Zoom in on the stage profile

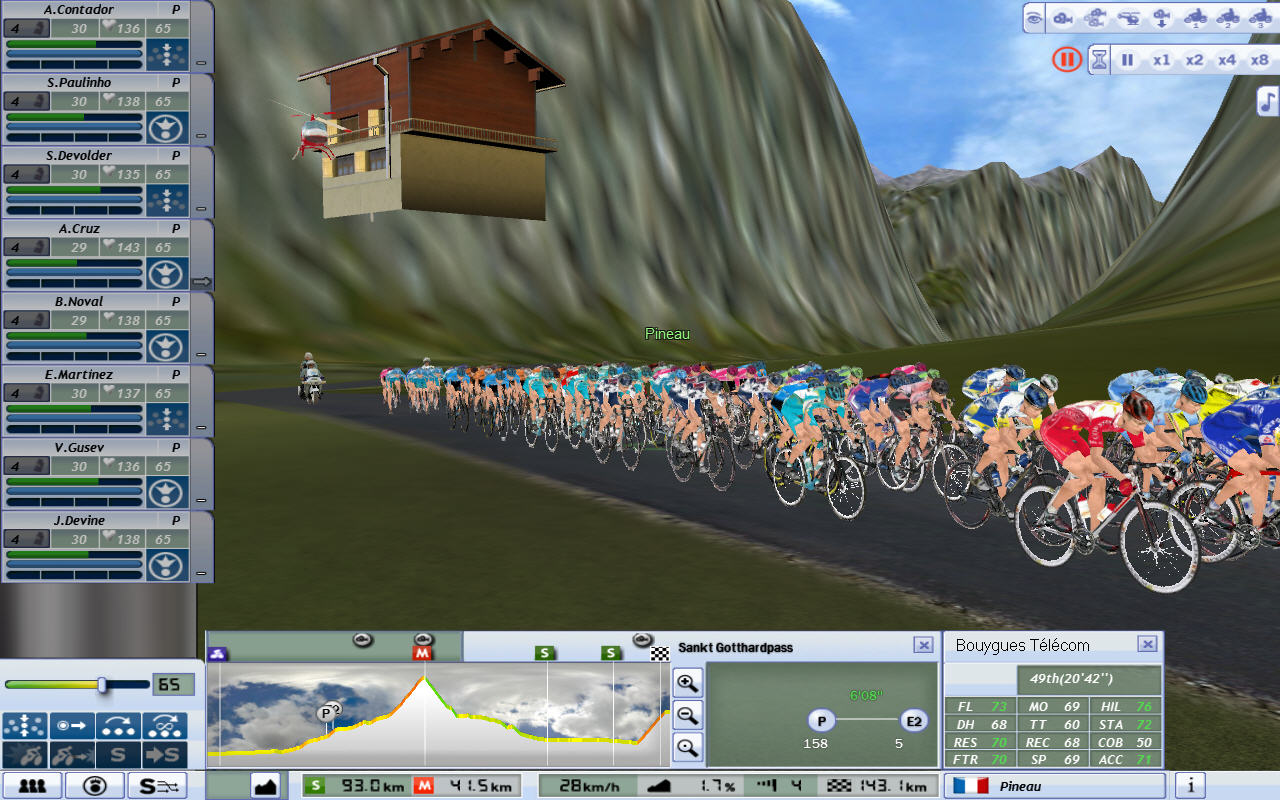[x=688, y=683]
